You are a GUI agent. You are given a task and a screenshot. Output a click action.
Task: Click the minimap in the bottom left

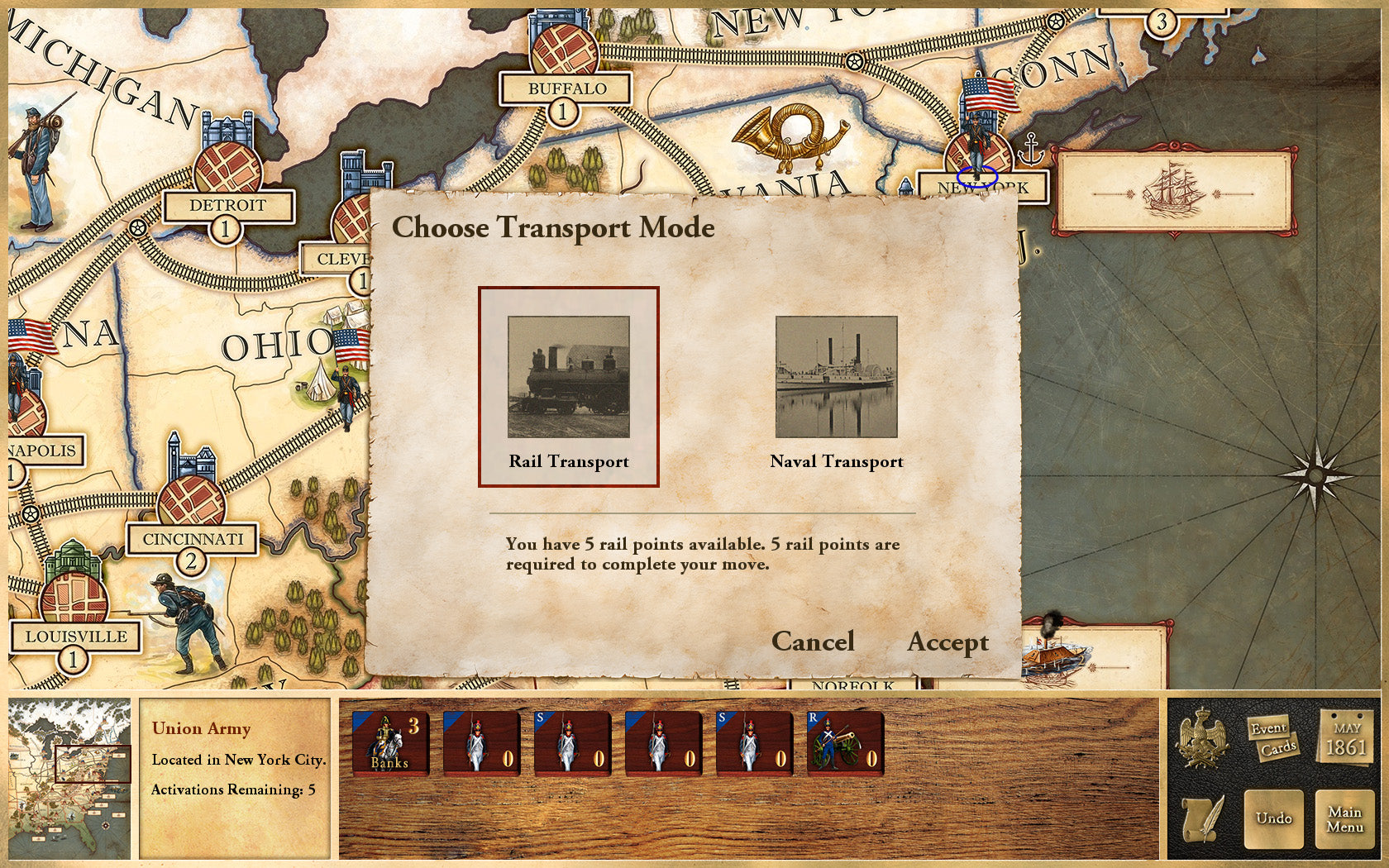click(70, 777)
